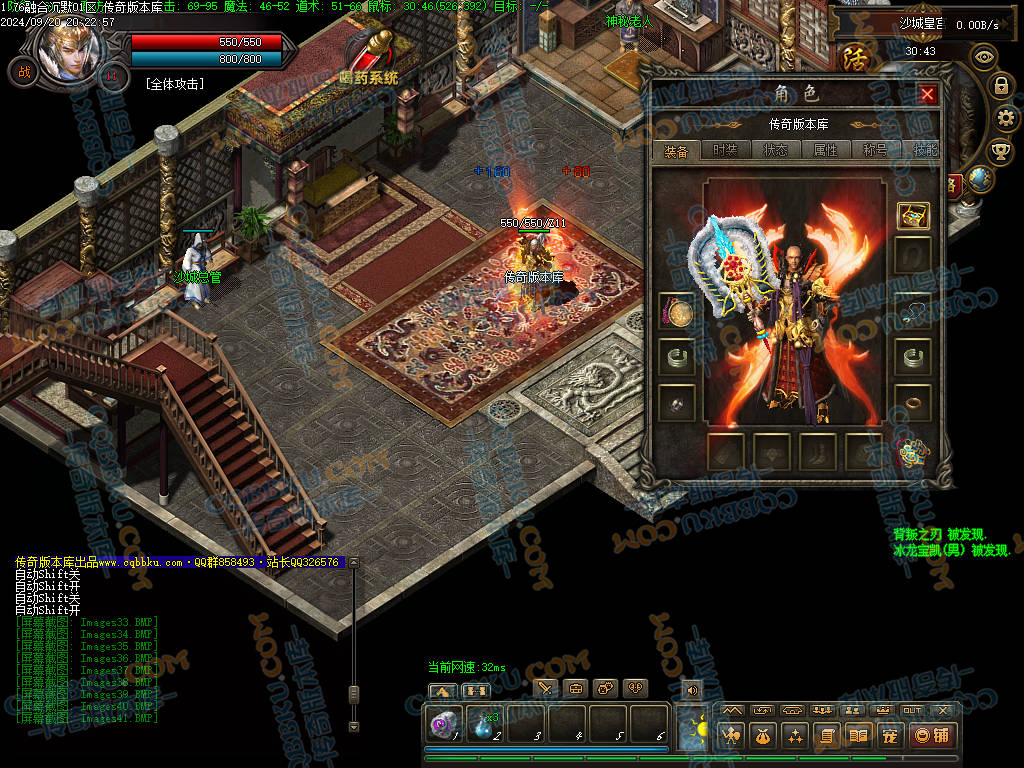Viewport: 1024px width, 768px height.
Task: Use the blue potion in hotbar slot 2
Action: pos(485,724)
